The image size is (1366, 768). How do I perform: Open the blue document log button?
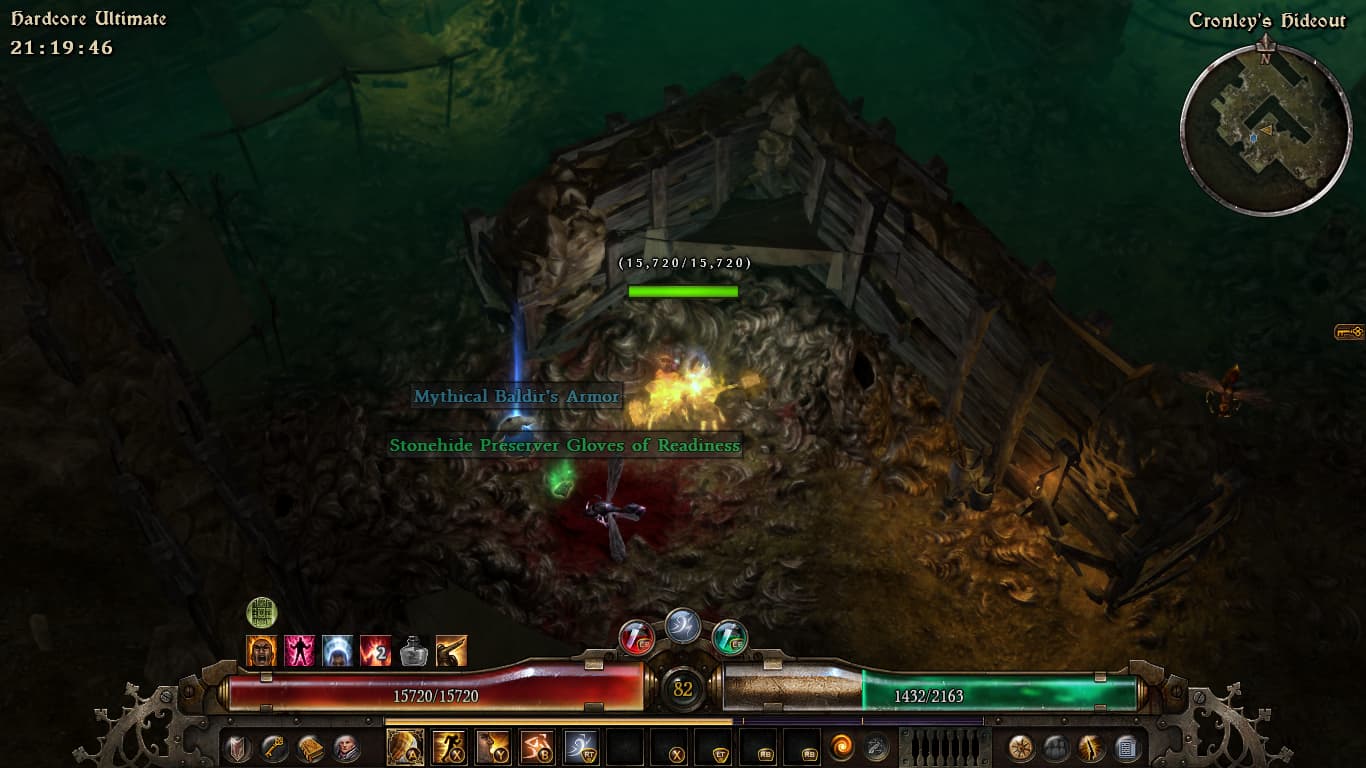[x=1127, y=748]
